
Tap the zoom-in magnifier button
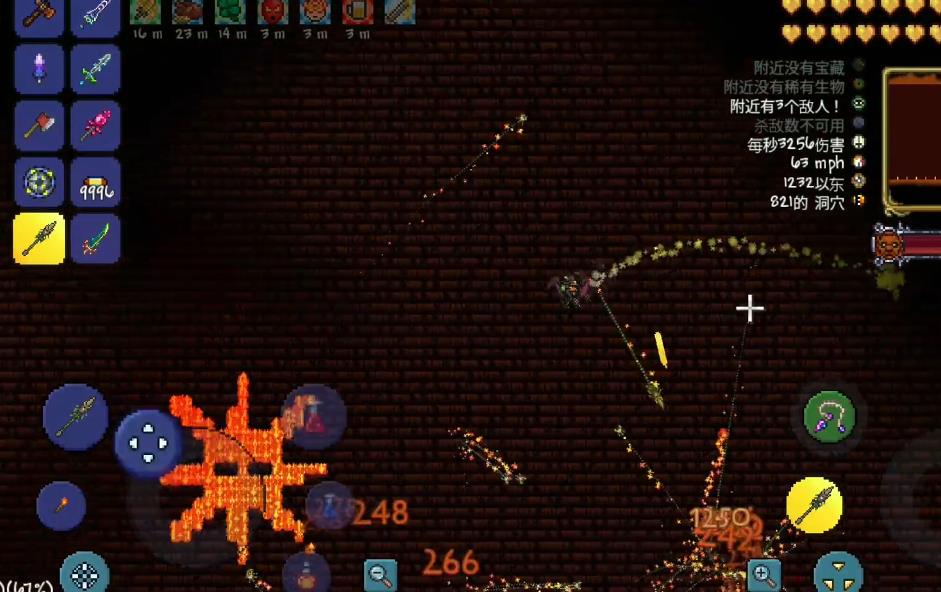pyautogui.click(x=763, y=574)
